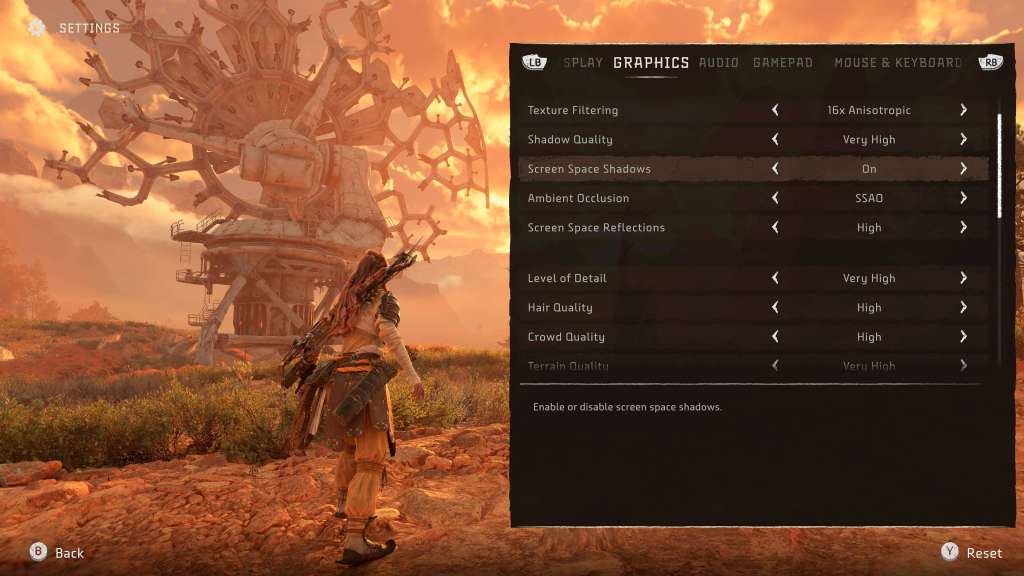Increase Hair Quality with right arrow
This screenshot has height=576, width=1024.
(x=963, y=308)
